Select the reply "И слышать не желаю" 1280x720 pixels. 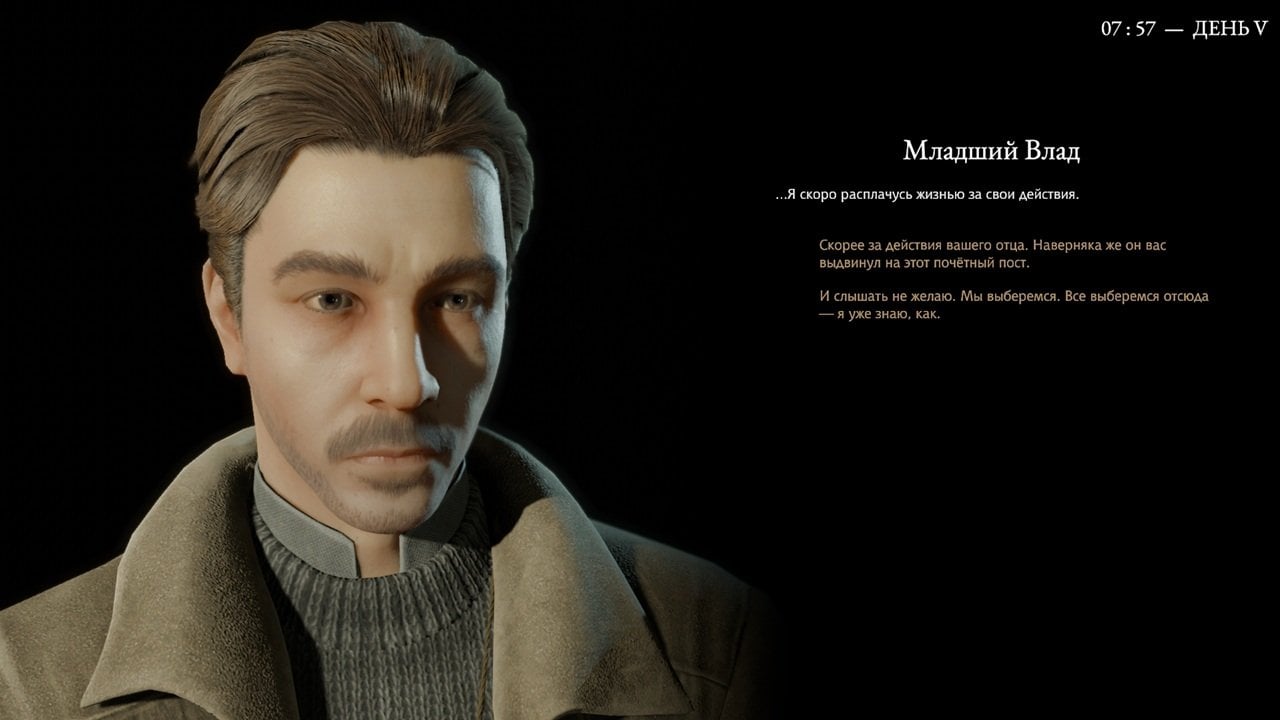point(1012,305)
